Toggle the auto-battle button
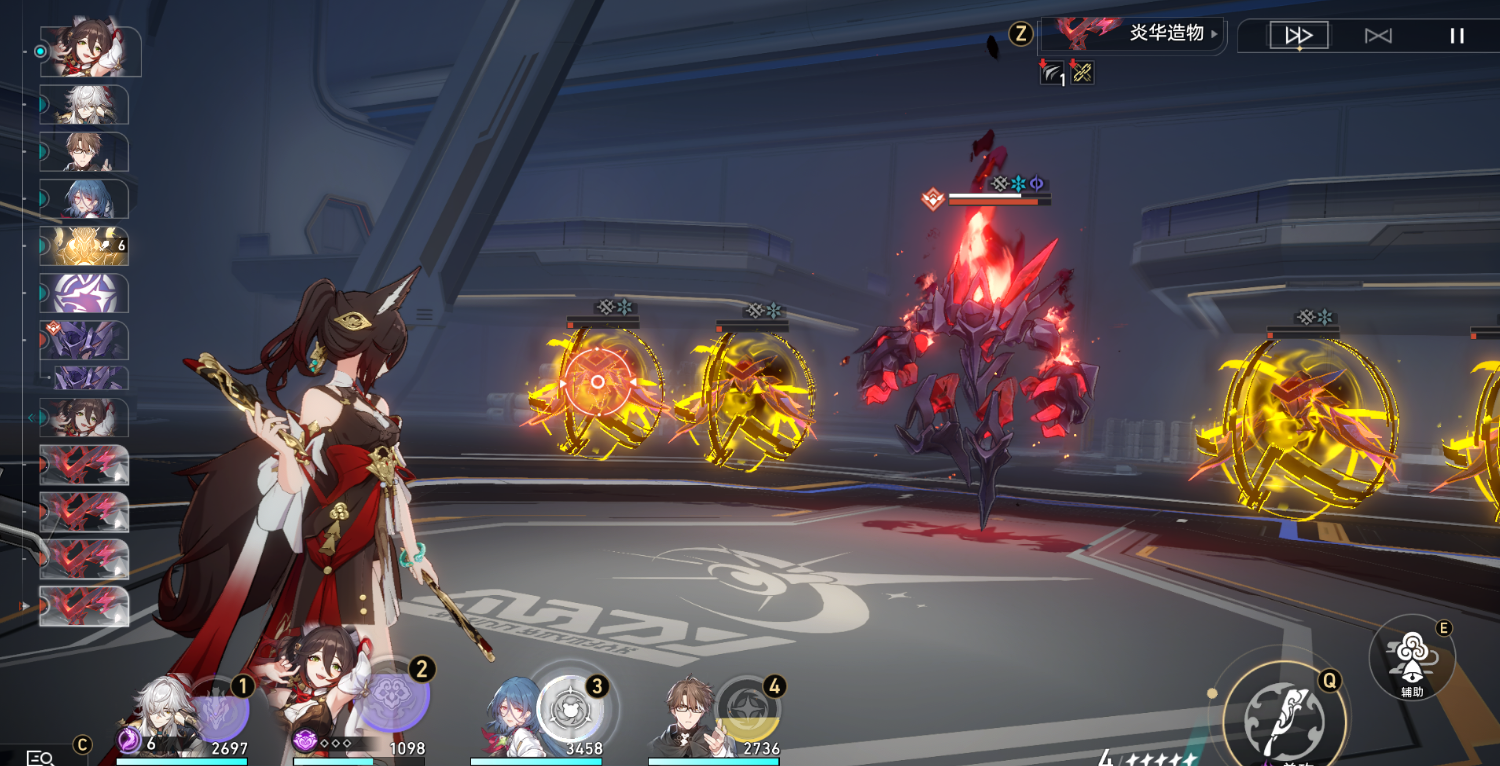The width and height of the screenshot is (1500, 766). [1378, 36]
